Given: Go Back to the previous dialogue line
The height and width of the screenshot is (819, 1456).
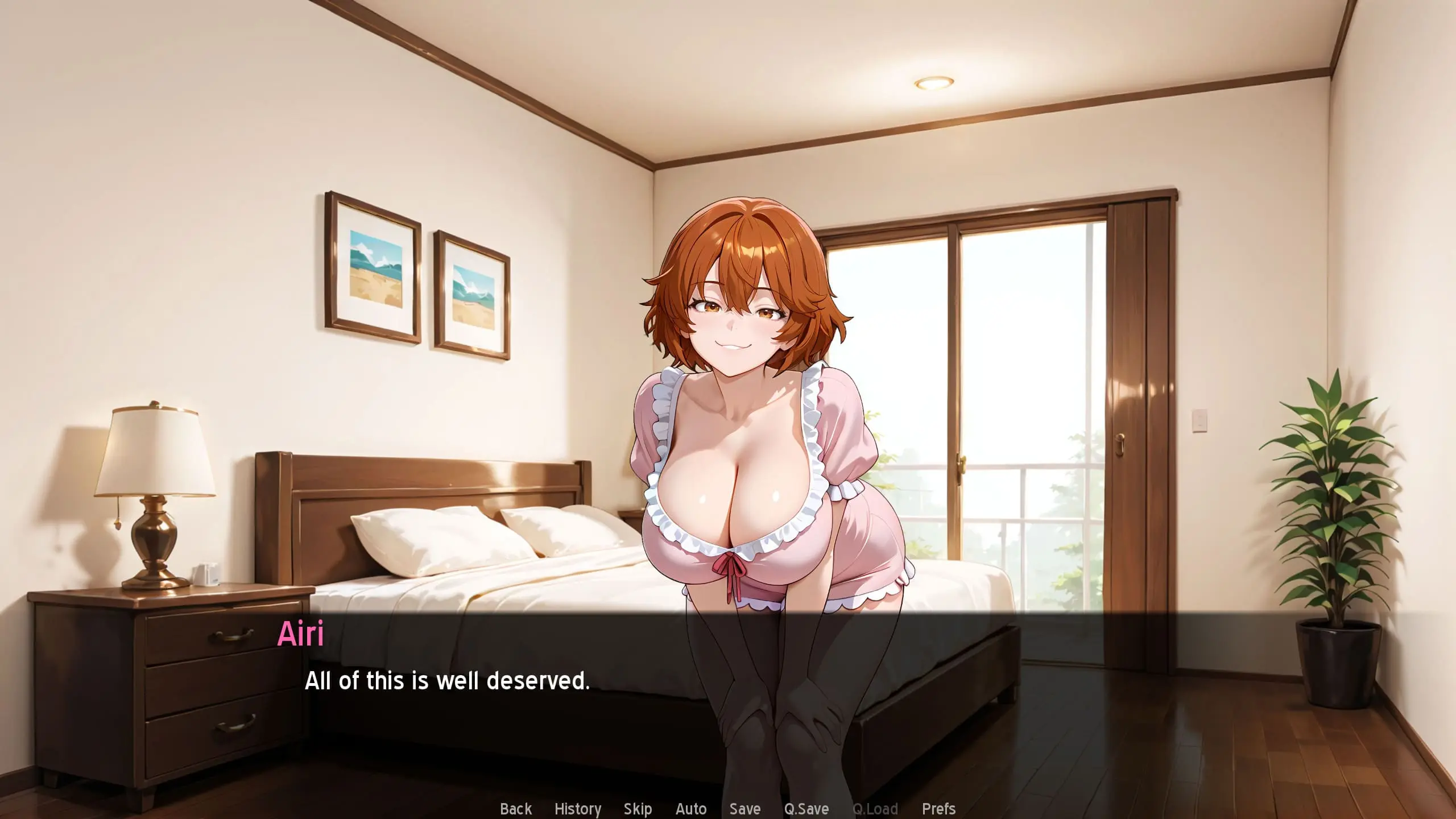Looking at the screenshot, I should coord(516,808).
